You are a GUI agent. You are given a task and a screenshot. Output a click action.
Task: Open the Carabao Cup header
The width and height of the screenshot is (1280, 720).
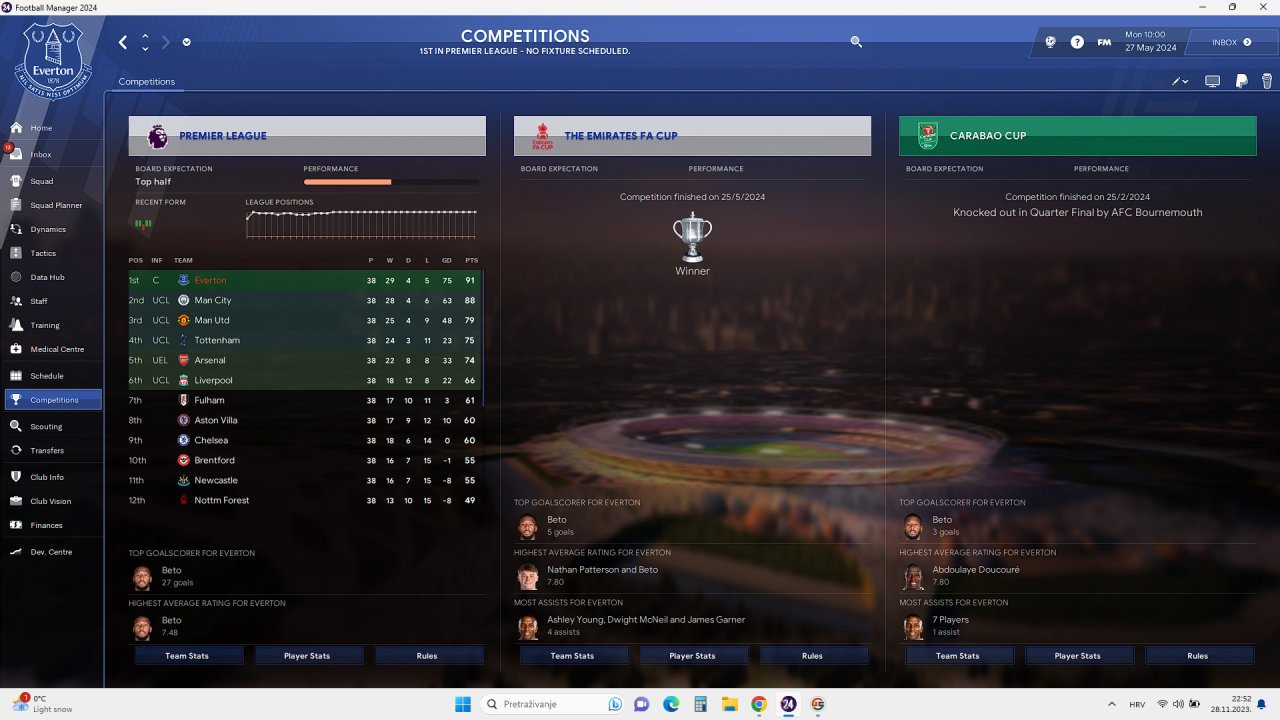[x=1077, y=136]
